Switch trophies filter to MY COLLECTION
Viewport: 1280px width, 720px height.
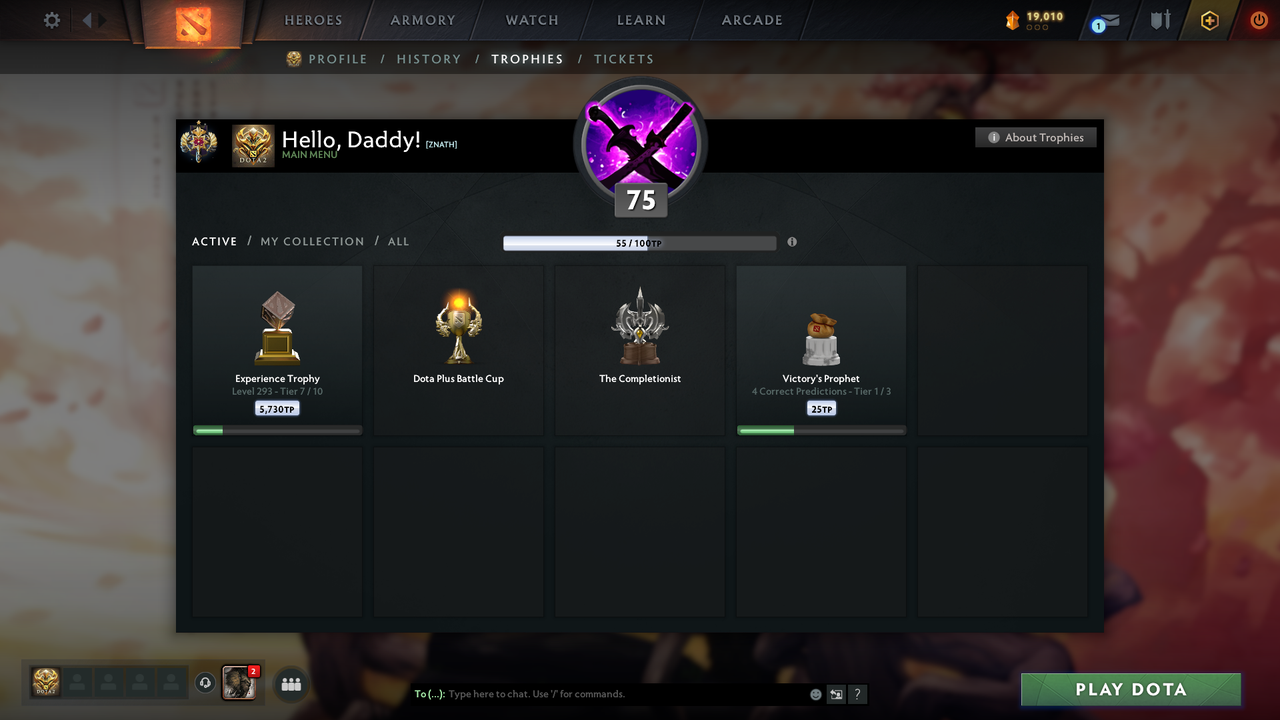312,241
